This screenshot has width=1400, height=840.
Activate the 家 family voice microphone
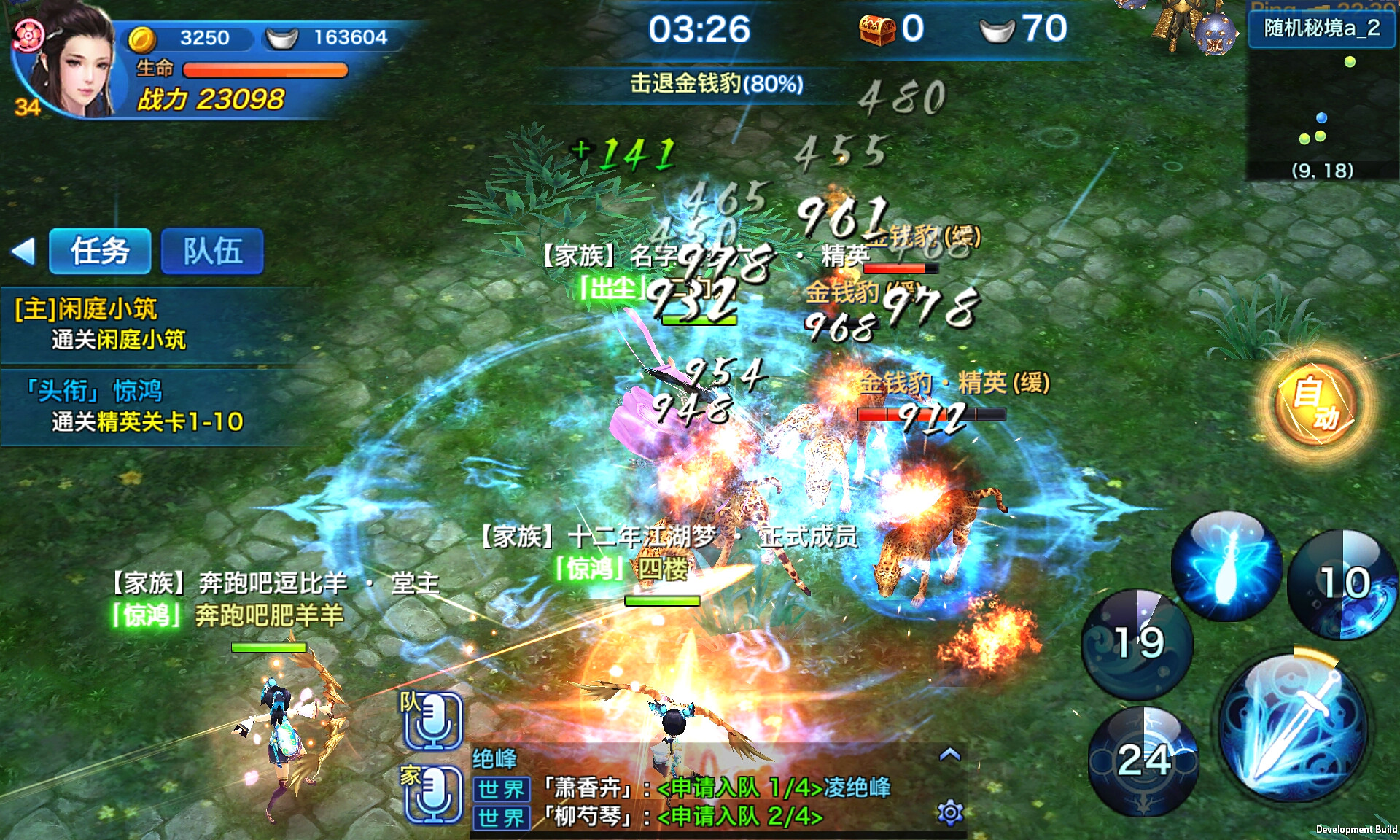click(432, 793)
